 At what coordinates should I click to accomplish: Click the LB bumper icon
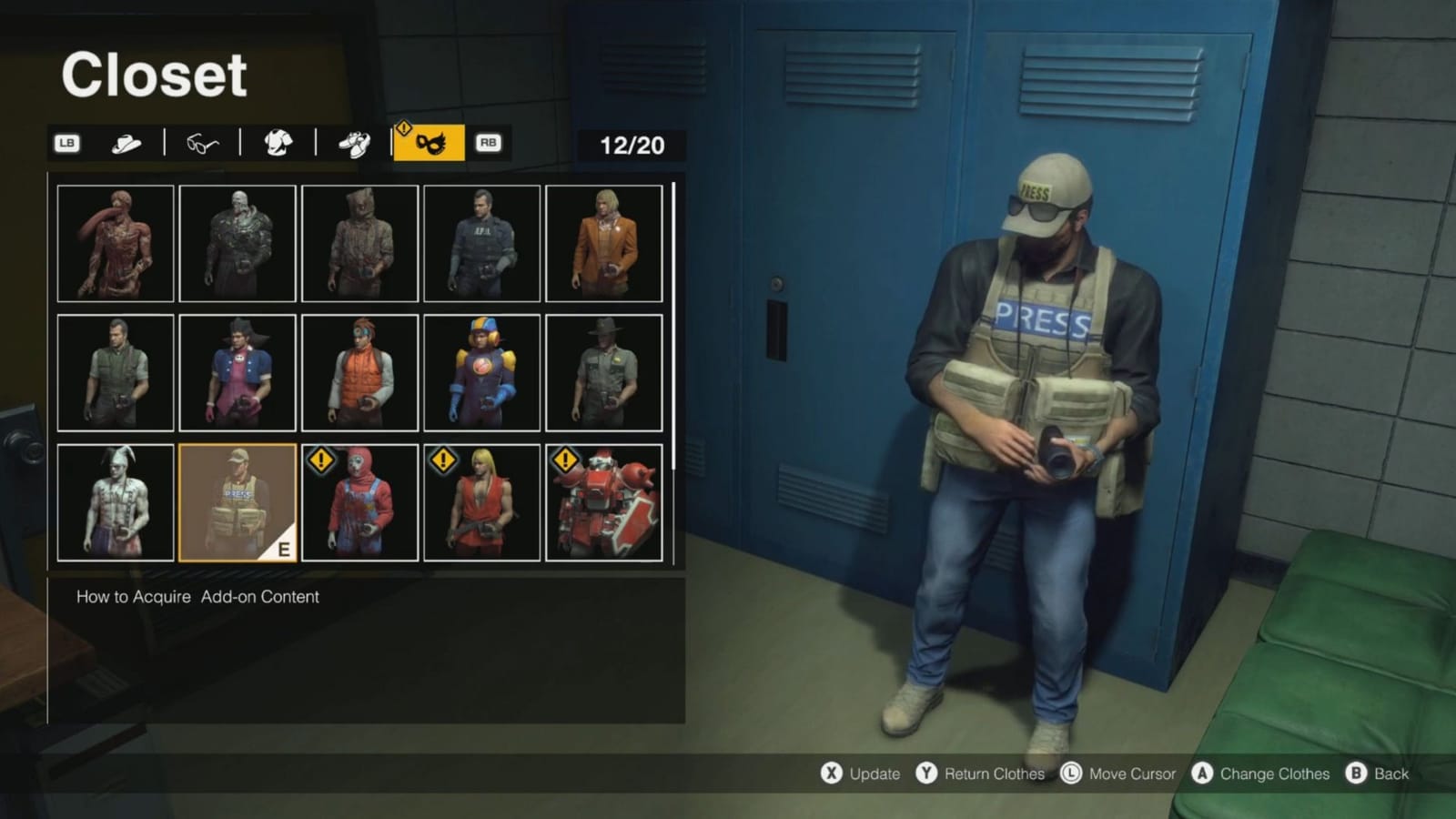(x=69, y=143)
